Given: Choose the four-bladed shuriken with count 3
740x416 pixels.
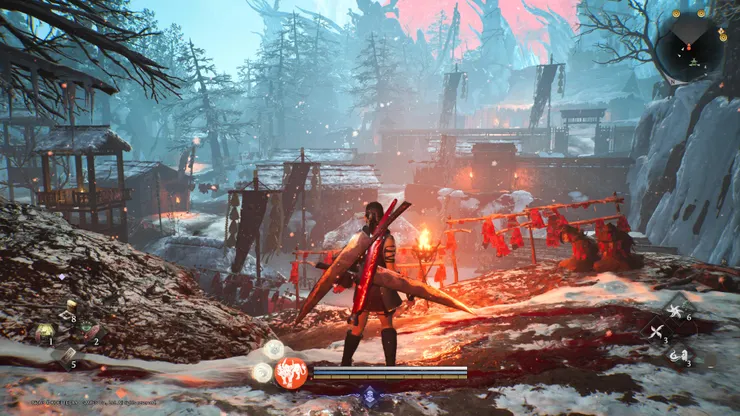Looking at the screenshot, I should 657,333.
